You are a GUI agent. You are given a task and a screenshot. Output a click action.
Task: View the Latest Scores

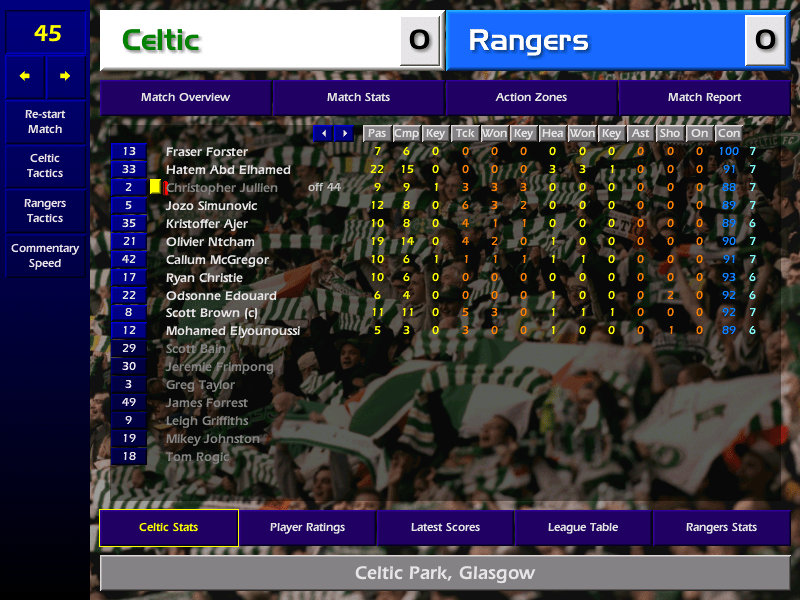pyautogui.click(x=445, y=527)
